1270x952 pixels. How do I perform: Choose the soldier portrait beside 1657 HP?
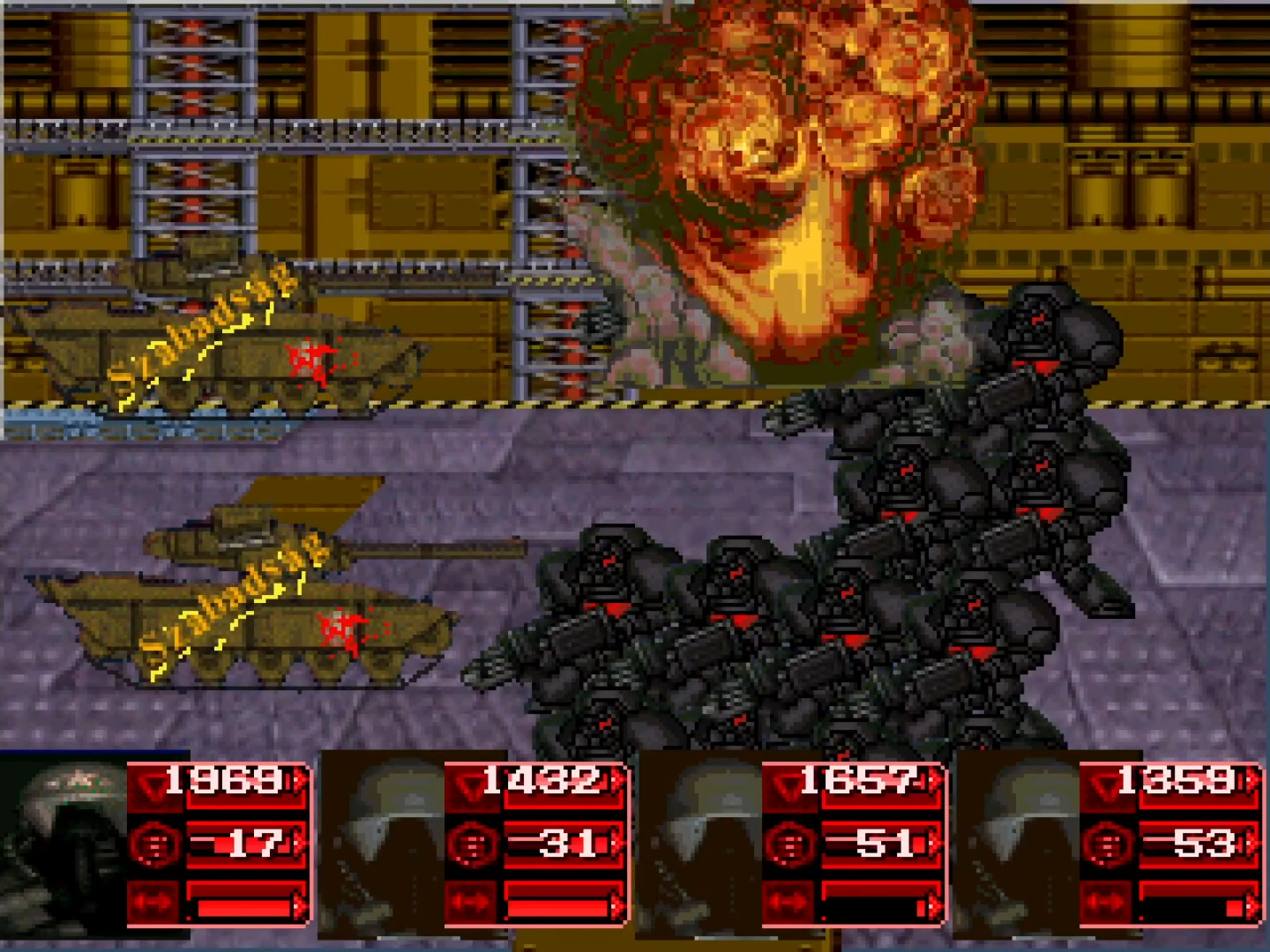click(x=698, y=842)
